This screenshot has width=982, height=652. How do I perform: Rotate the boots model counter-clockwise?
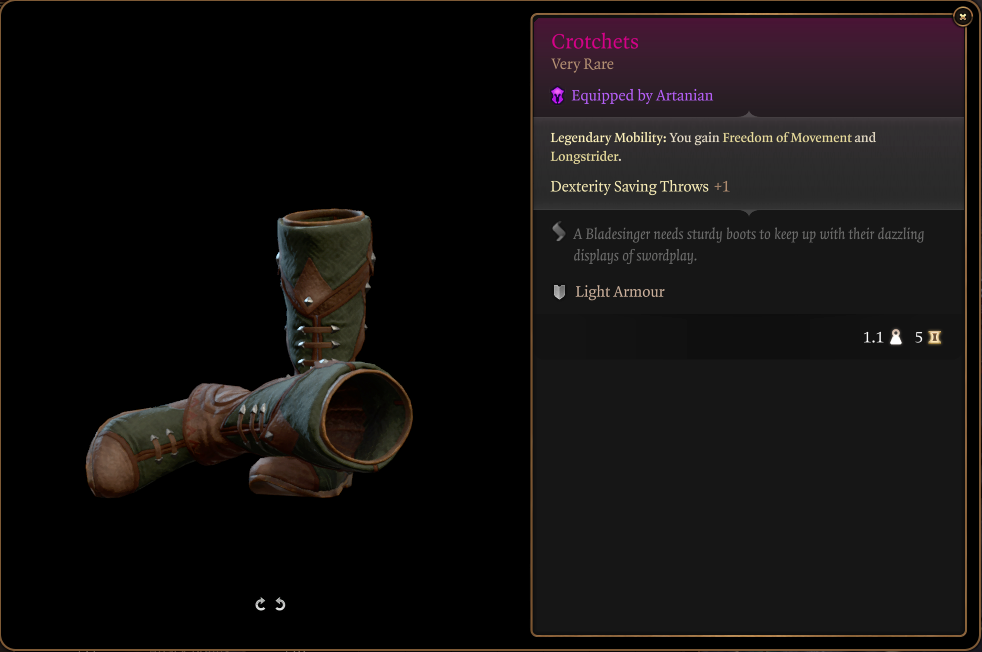[280, 604]
